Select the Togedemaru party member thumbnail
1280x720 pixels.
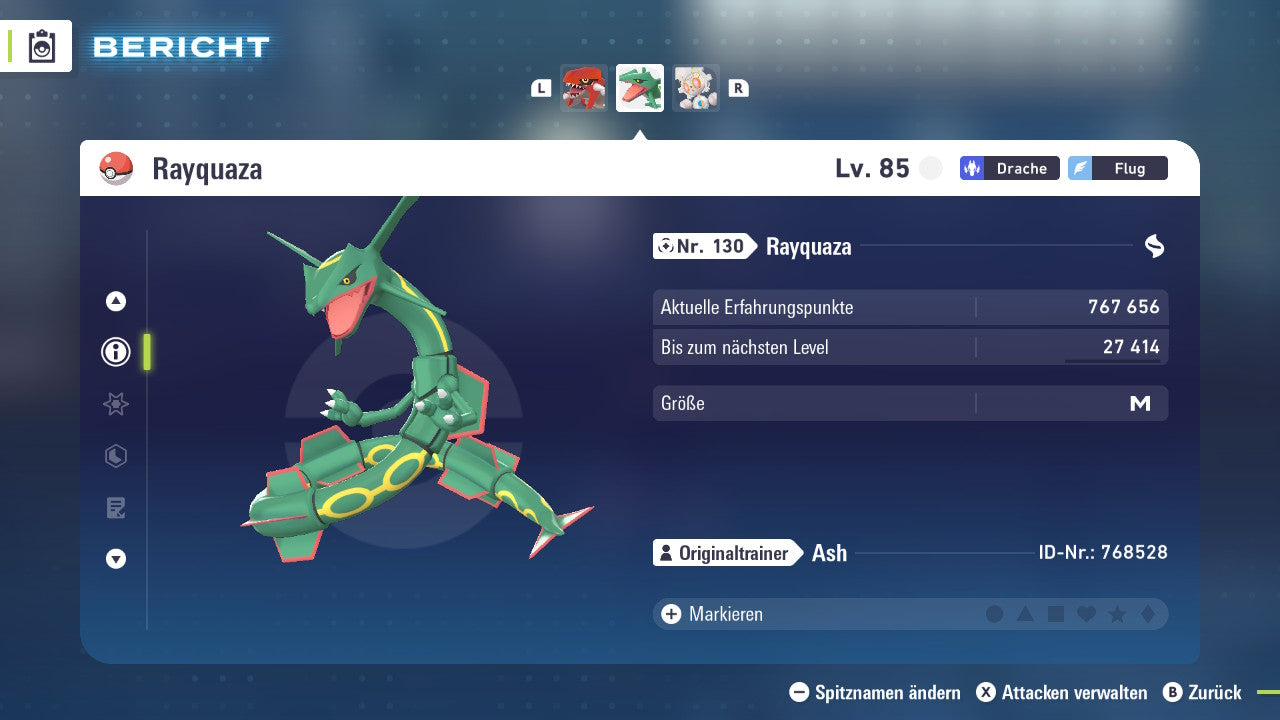point(696,88)
